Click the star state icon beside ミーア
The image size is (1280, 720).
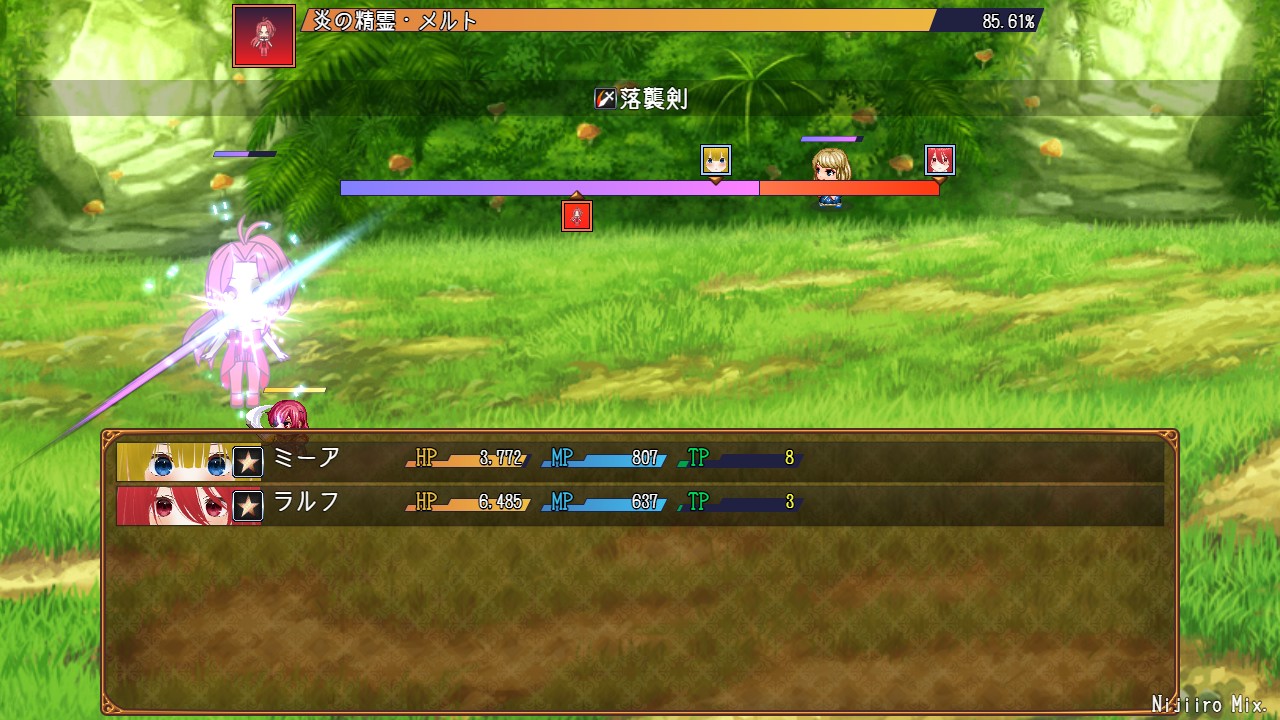[x=248, y=462]
